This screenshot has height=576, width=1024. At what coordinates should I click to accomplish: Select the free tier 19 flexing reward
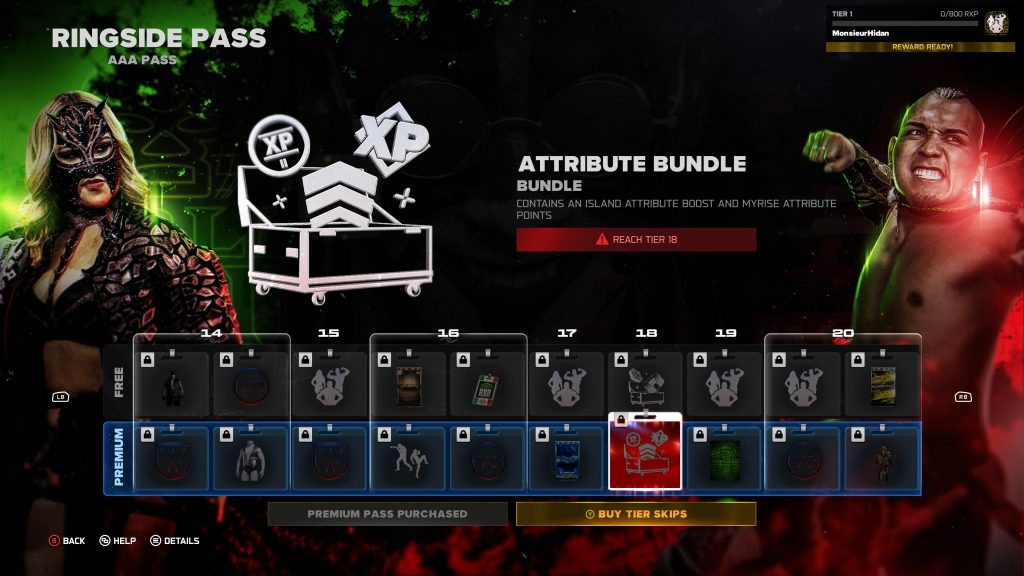(724, 385)
